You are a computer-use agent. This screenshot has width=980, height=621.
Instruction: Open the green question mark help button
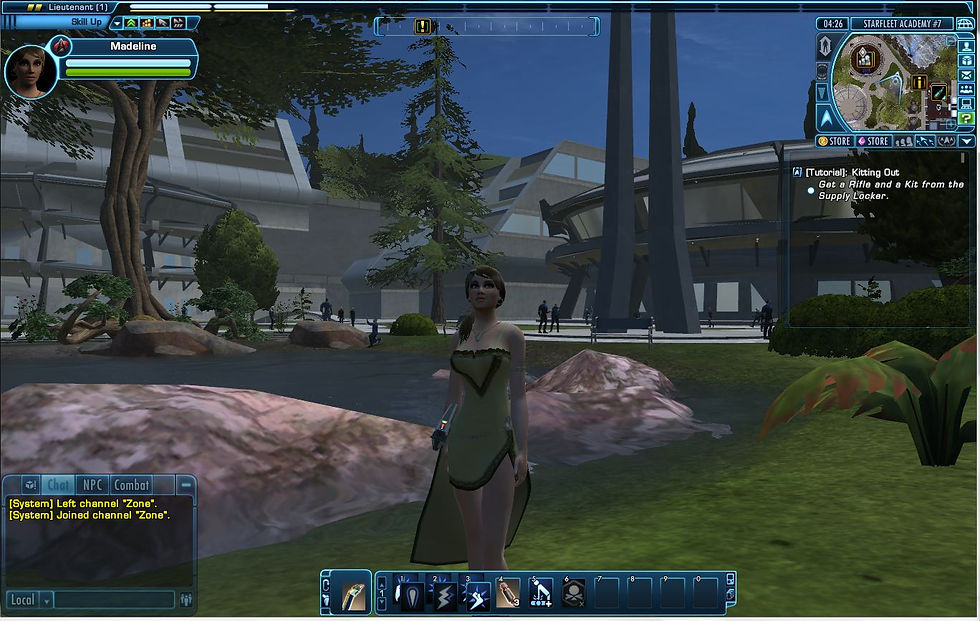pos(966,118)
